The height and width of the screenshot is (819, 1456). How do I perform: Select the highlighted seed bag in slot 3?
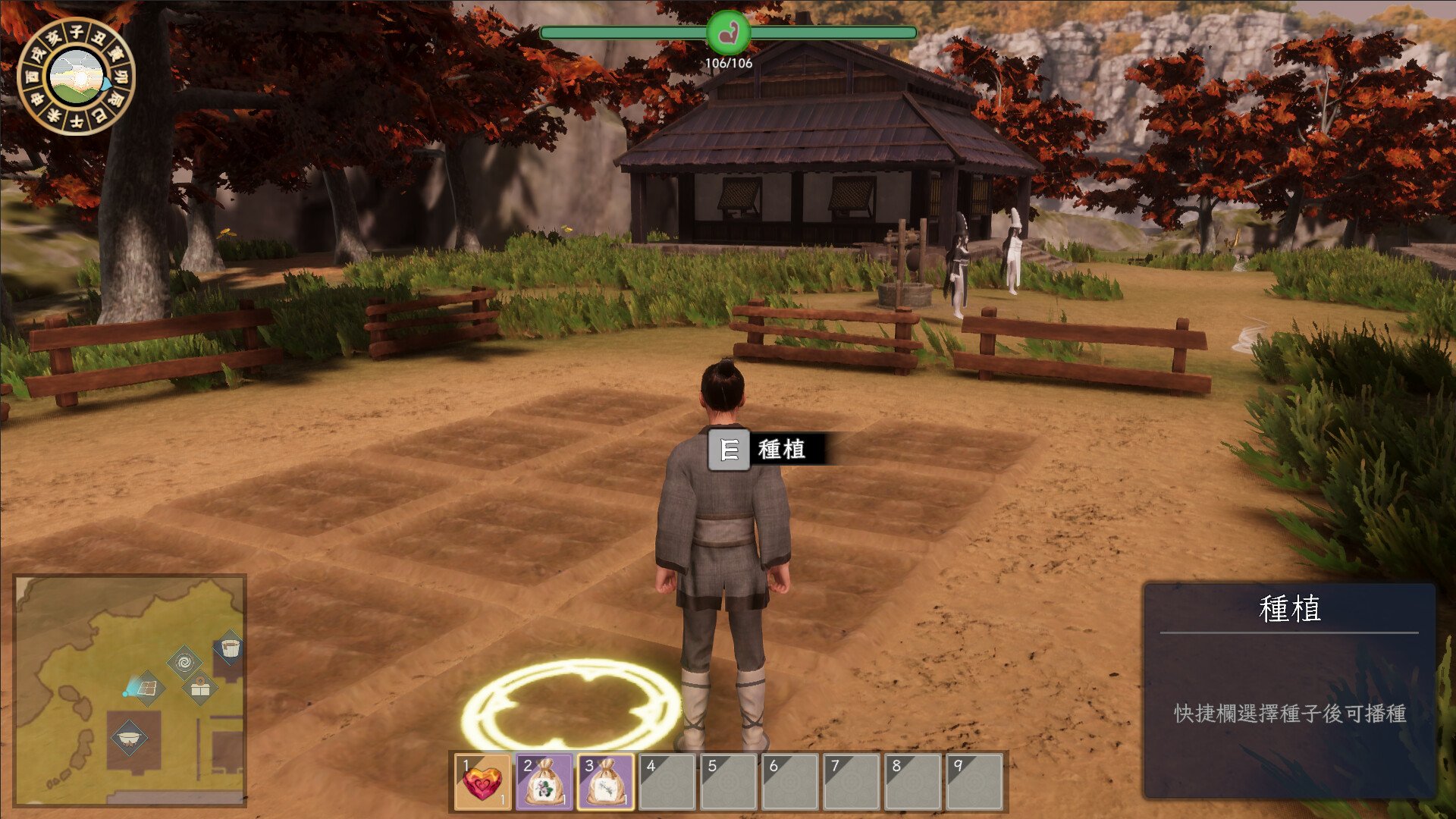606,782
